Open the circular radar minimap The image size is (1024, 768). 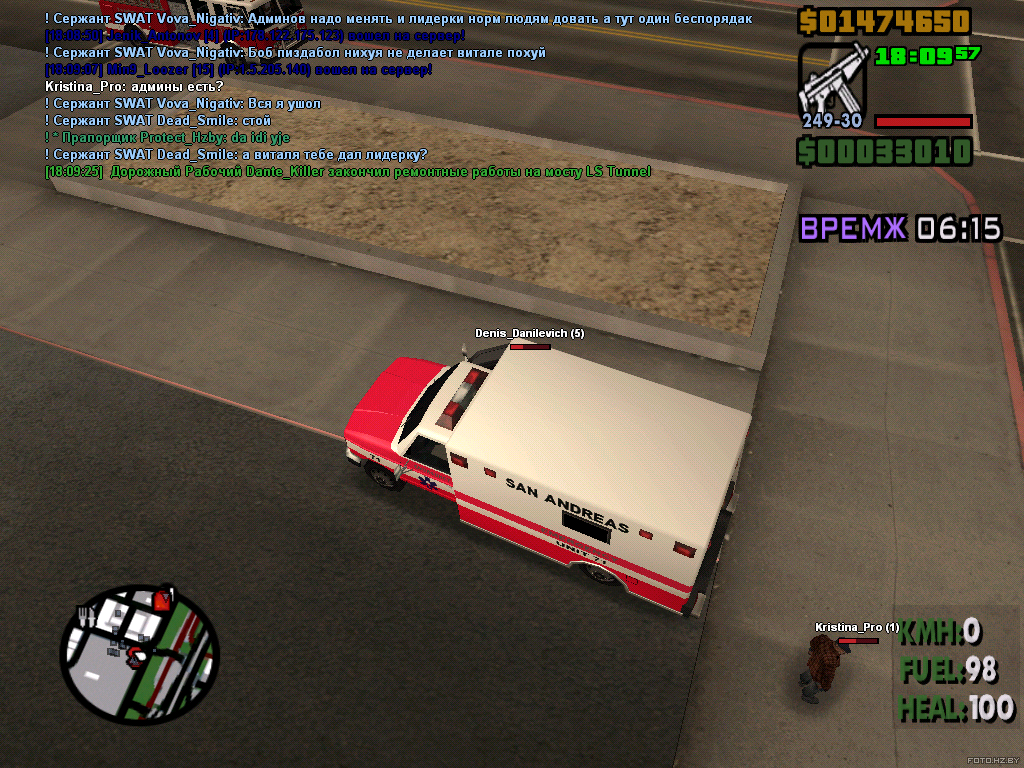click(138, 654)
